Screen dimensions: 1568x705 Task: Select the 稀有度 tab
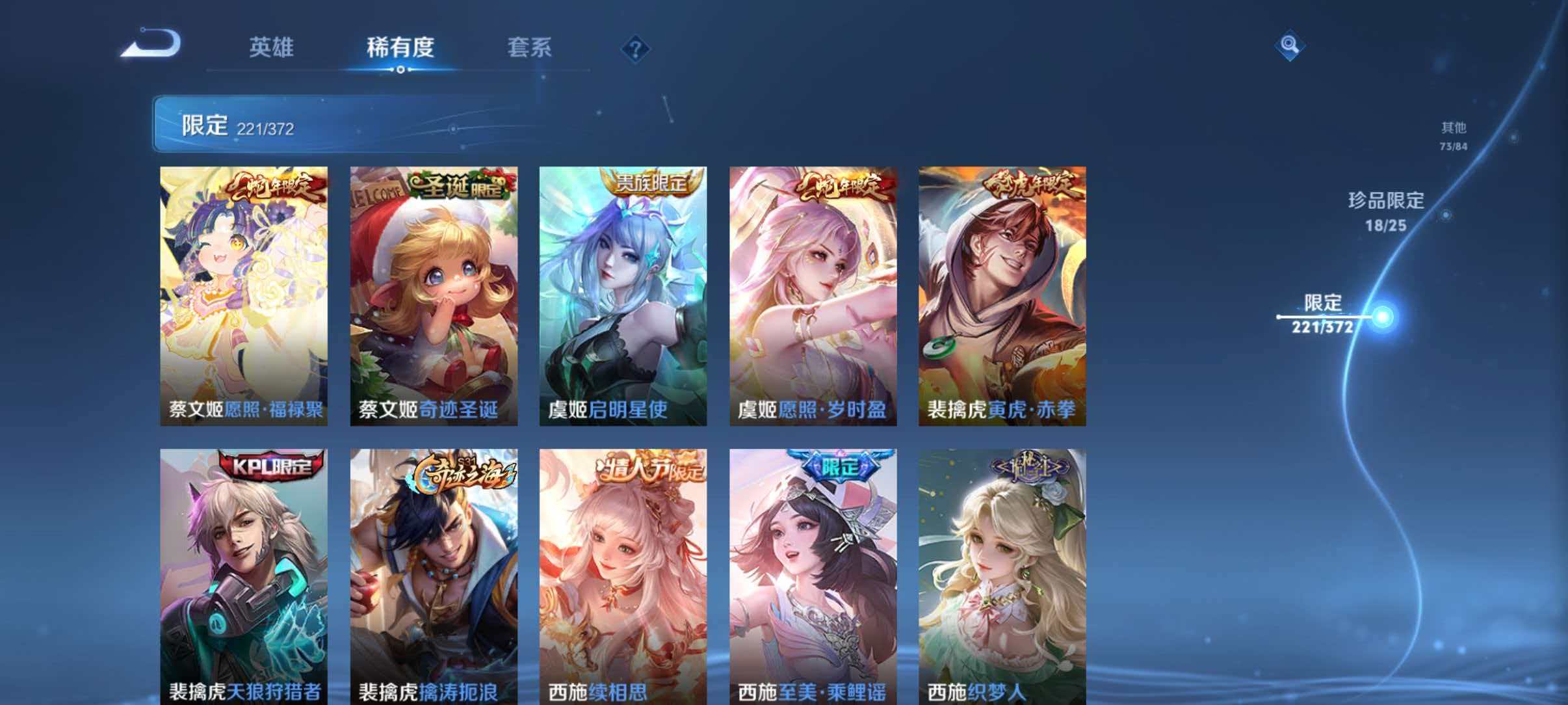pyautogui.click(x=402, y=47)
